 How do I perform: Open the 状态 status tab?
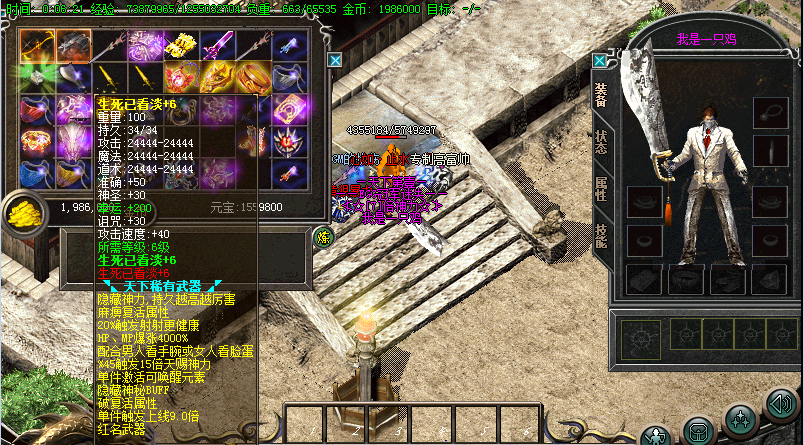(x=601, y=143)
